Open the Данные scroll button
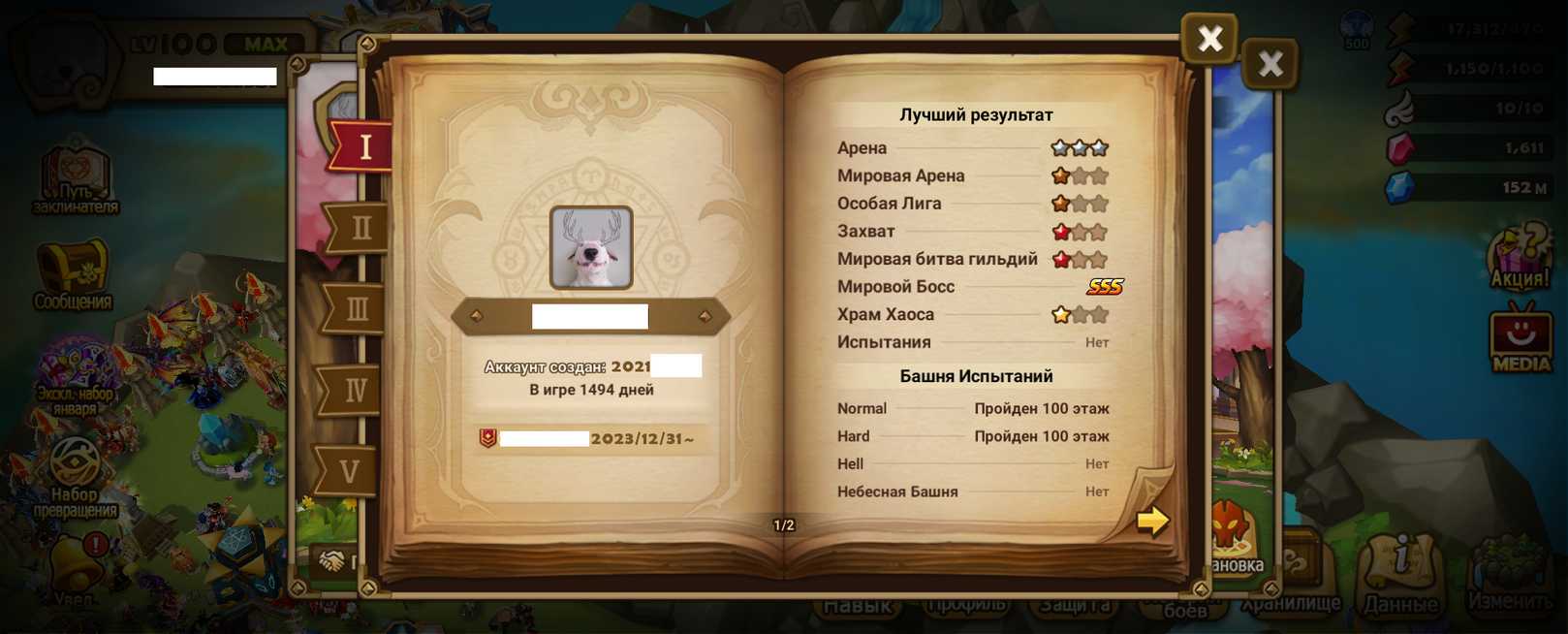Viewport: 1568px width, 634px height. [x=1400, y=574]
